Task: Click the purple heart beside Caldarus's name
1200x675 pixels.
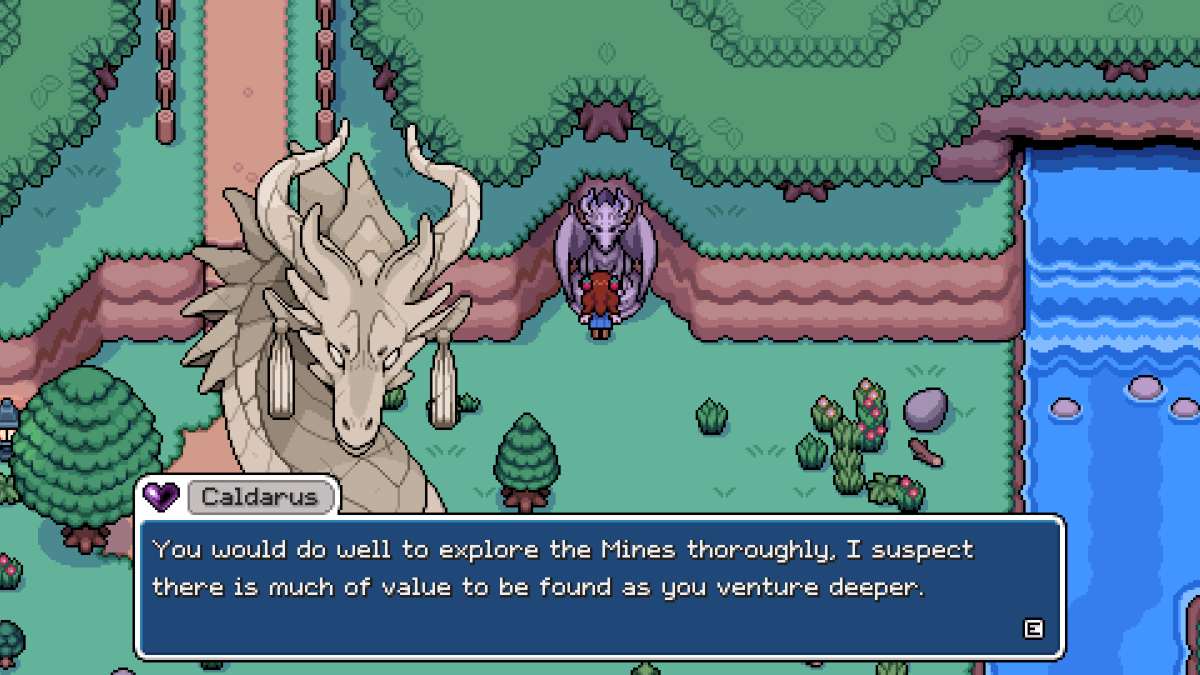Action: point(161,495)
